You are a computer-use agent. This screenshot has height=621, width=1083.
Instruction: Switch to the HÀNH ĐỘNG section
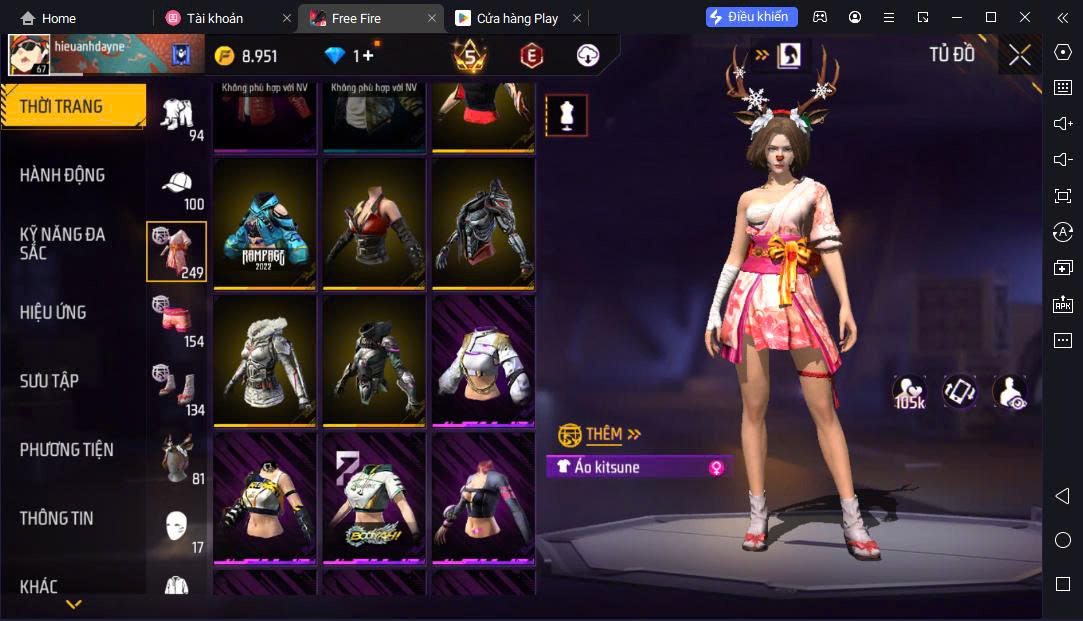pyautogui.click(x=62, y=175)
